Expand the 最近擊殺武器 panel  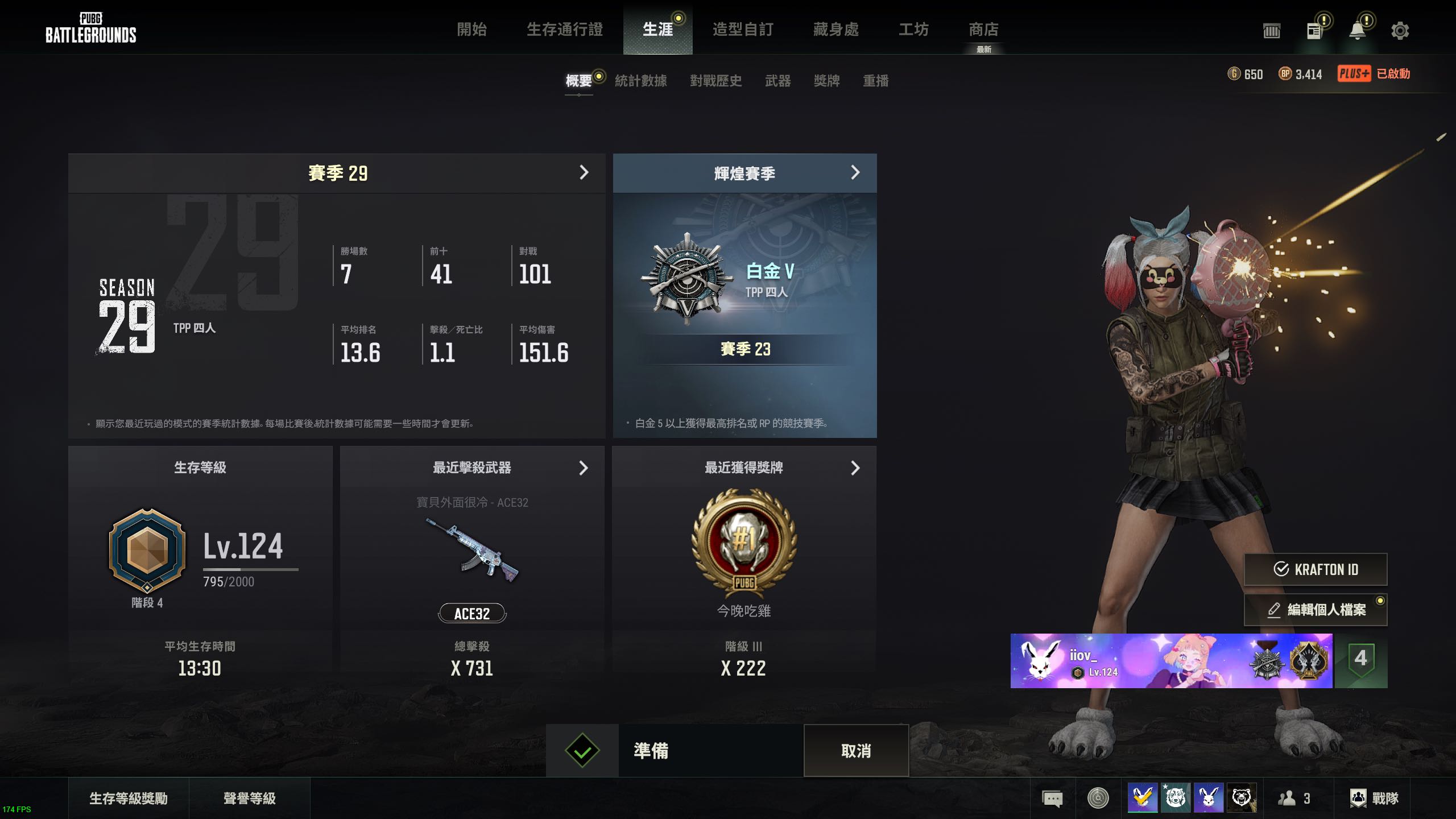tap(583, 468)
